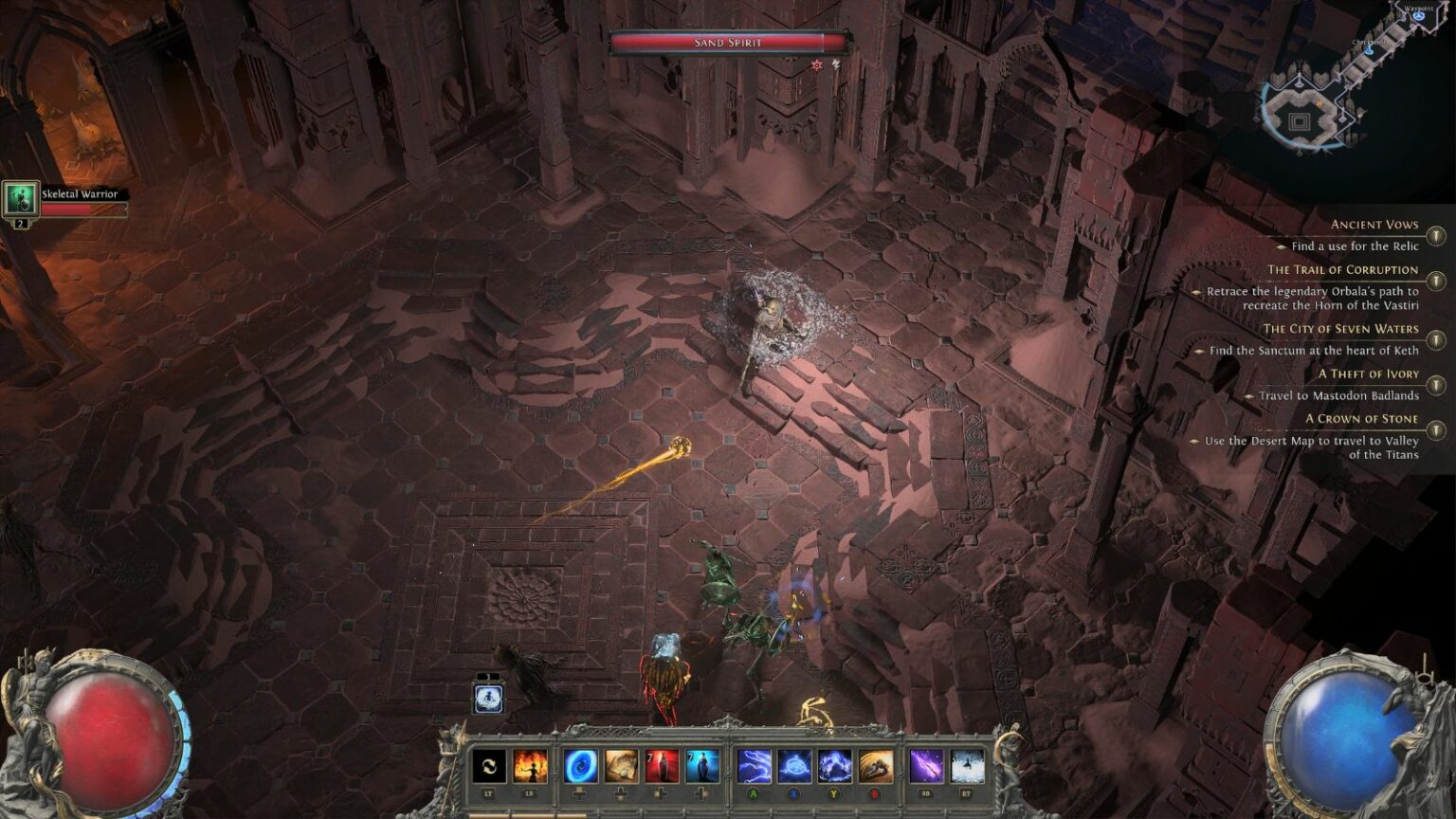Use the frost skill bound to RT

(967, 766)
